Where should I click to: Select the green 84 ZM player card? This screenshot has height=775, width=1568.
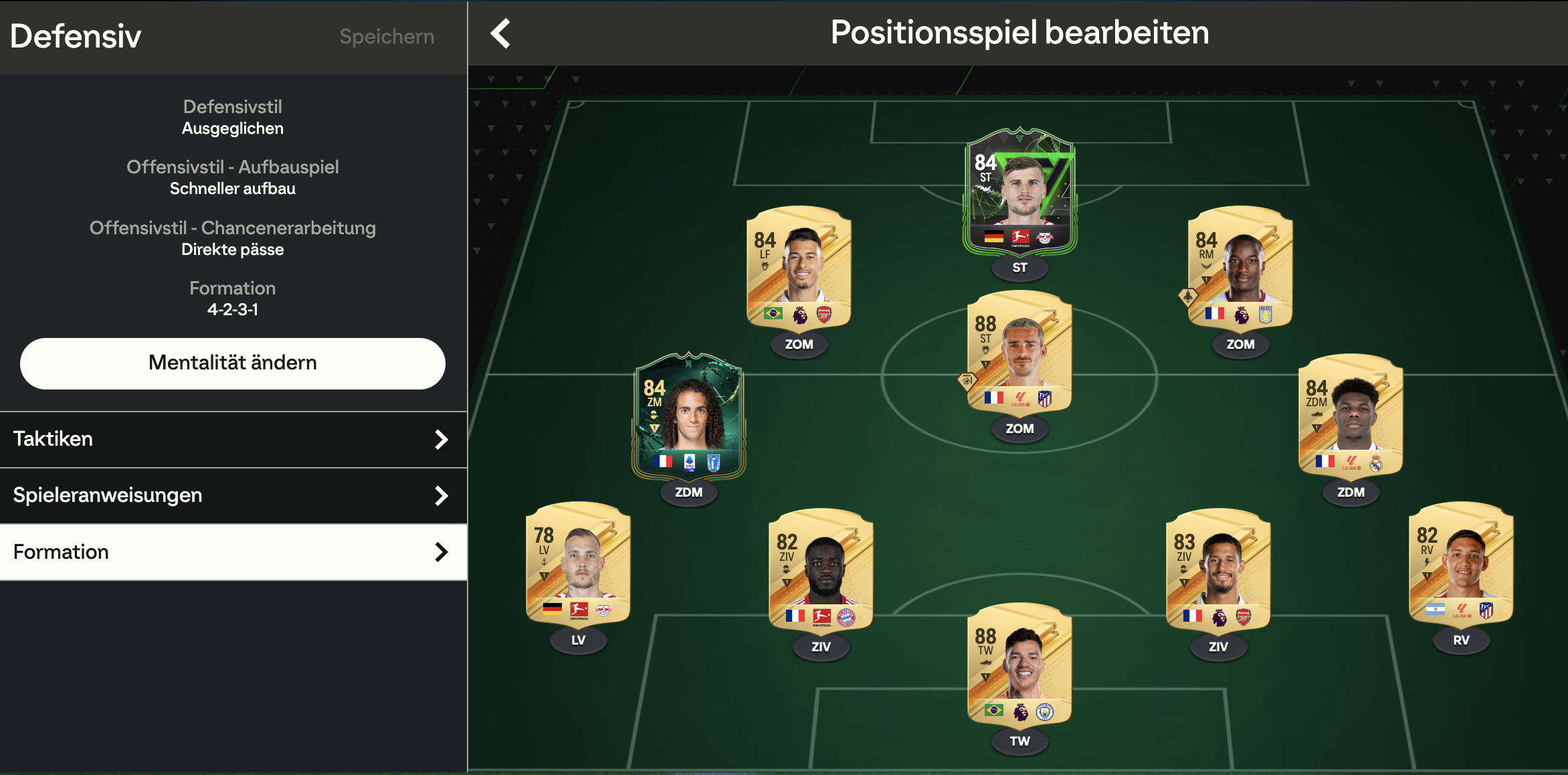click(688, 415)
